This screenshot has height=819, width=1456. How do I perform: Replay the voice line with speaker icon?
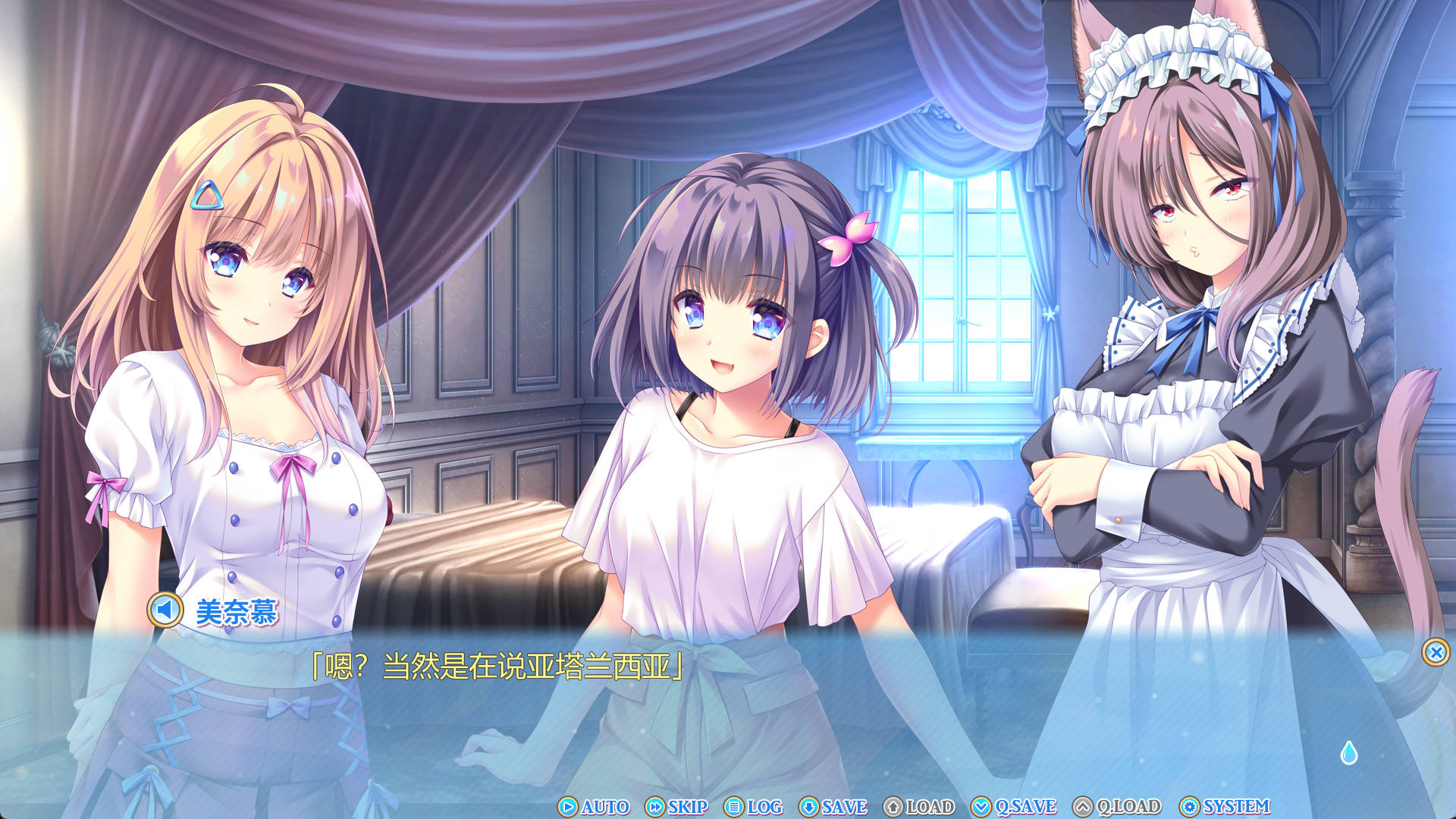(x=165, y=610)
